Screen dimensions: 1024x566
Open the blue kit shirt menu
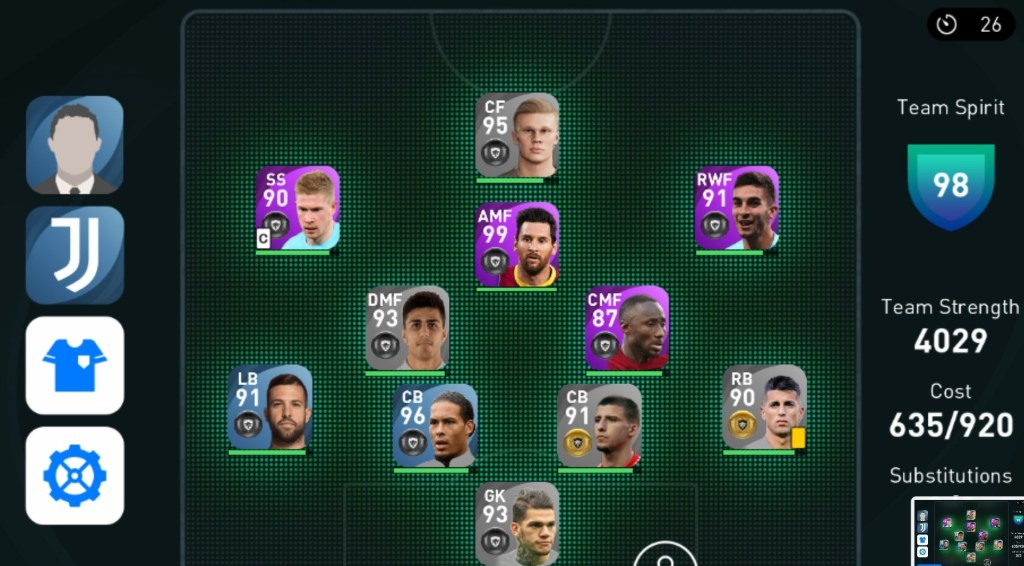75,365
